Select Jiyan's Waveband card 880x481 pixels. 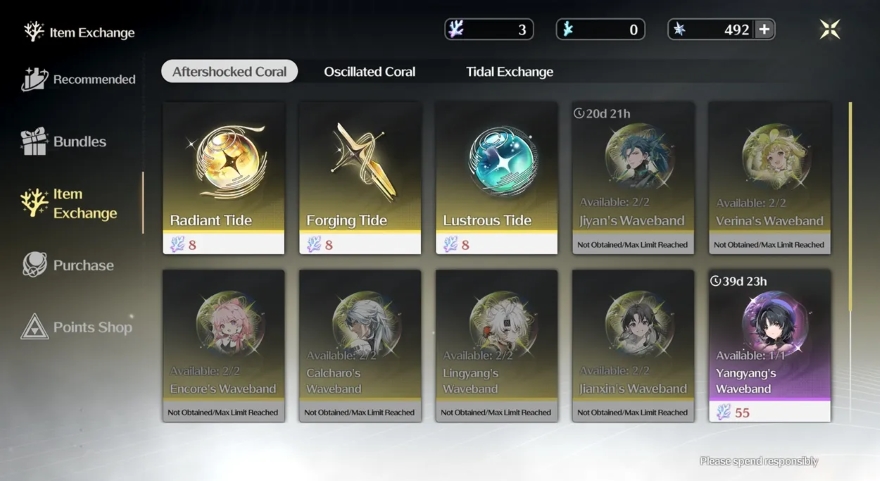[x=633, y=177]
